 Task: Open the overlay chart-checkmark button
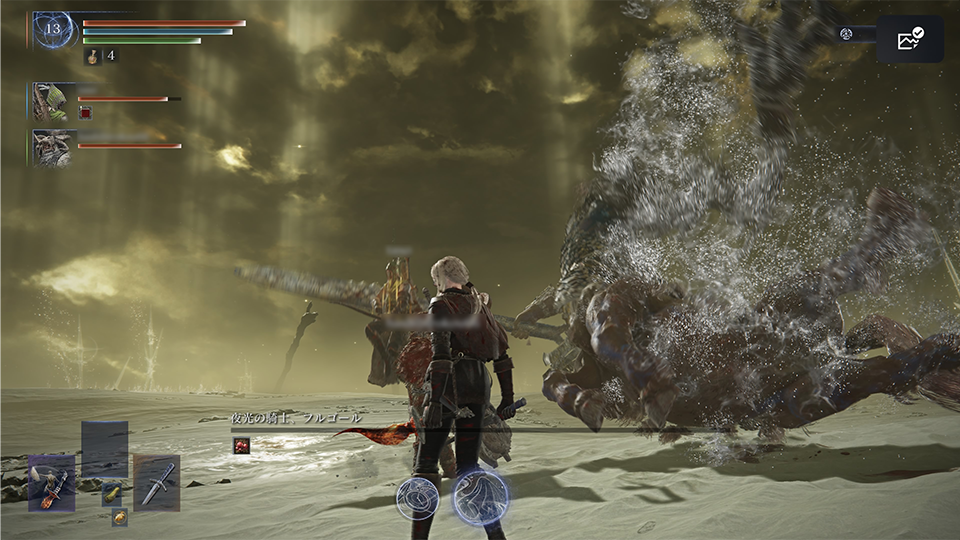coord(910,39)
